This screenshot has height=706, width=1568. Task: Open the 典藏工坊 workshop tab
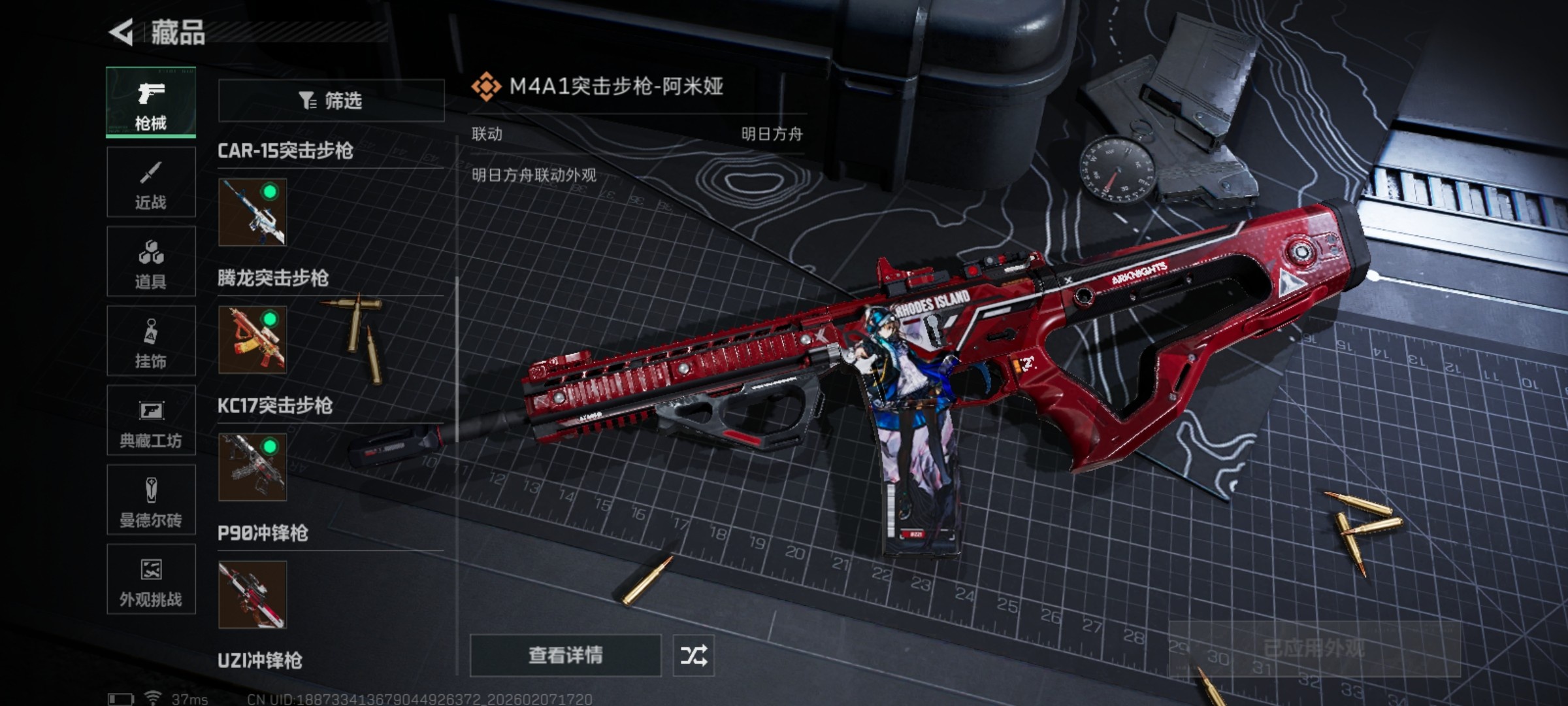(x=151, y=420)
